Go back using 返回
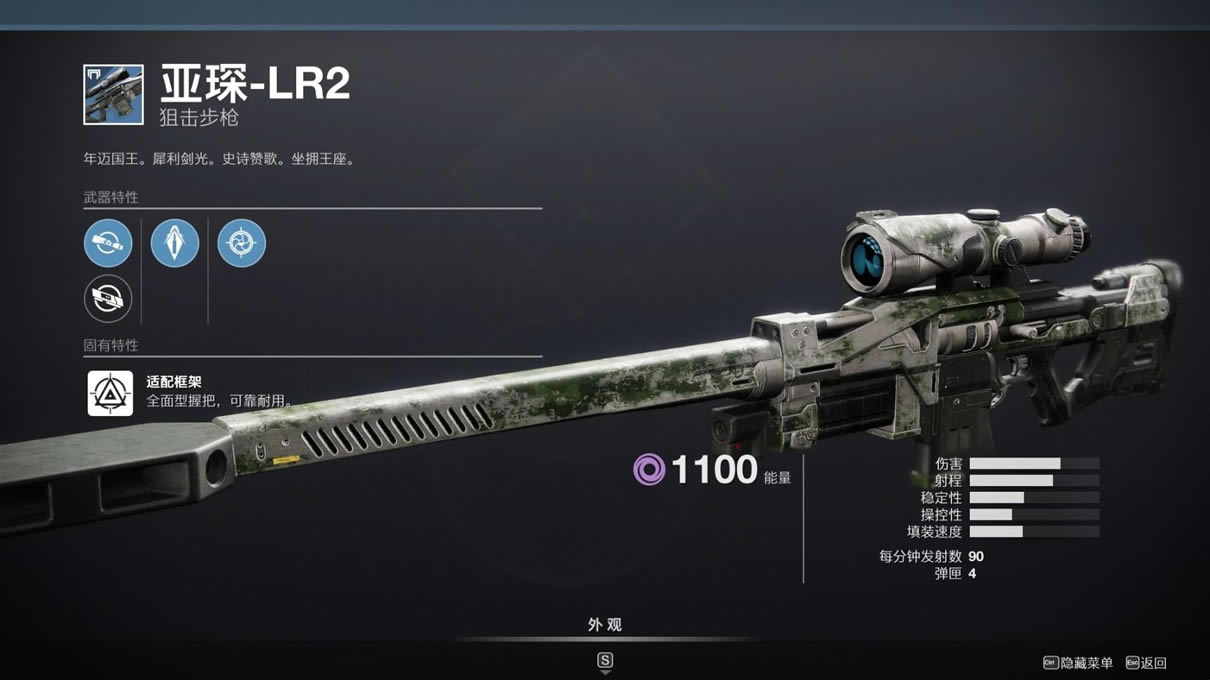 1146,663
